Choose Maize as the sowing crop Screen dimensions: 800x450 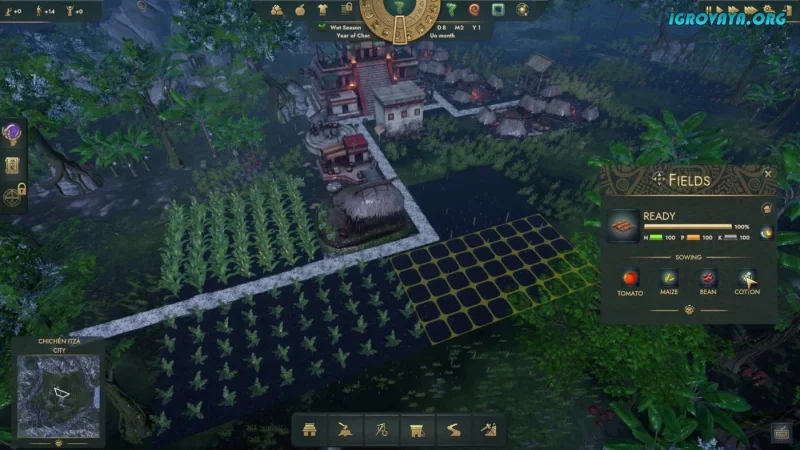click(x=669, y=278)
